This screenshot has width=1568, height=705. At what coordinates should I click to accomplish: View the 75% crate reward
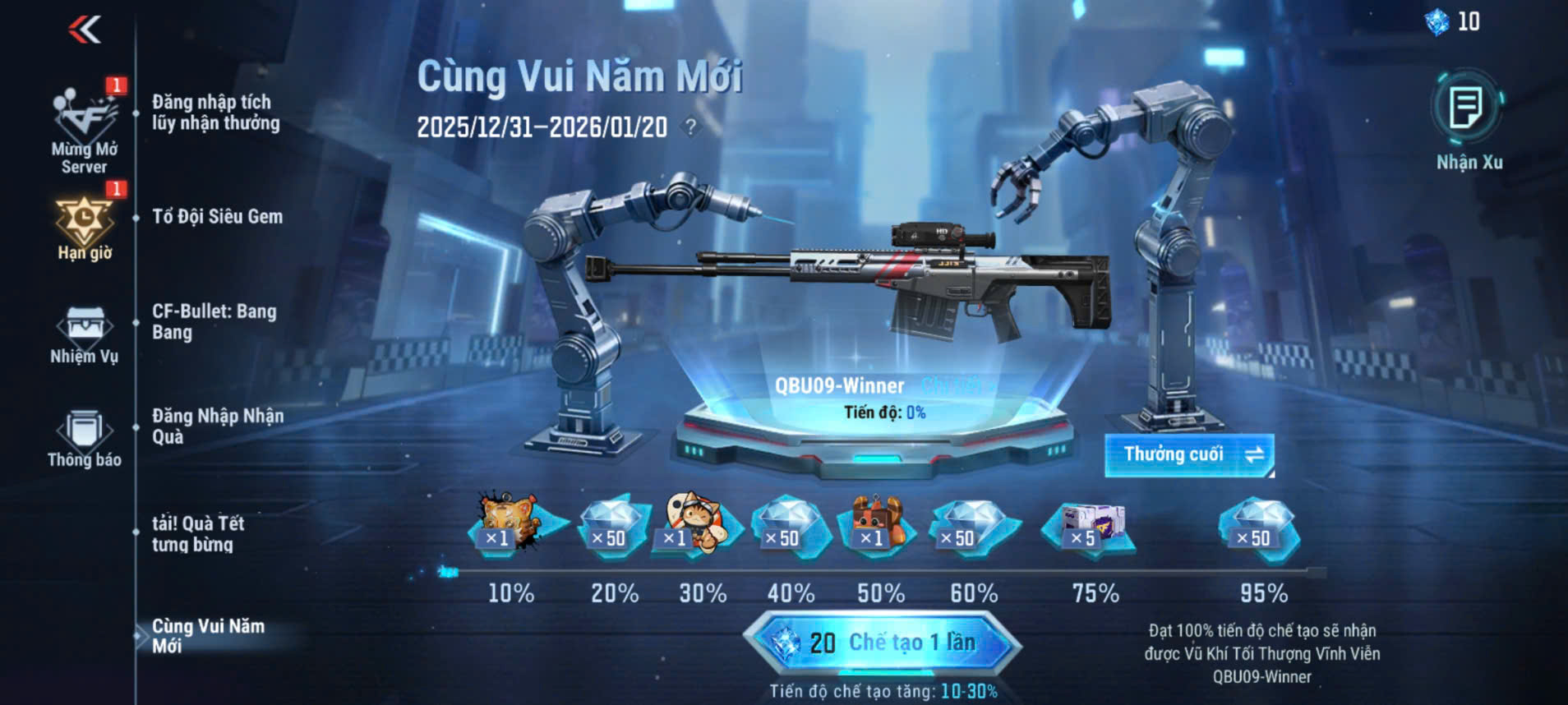tap(1090, 528)
